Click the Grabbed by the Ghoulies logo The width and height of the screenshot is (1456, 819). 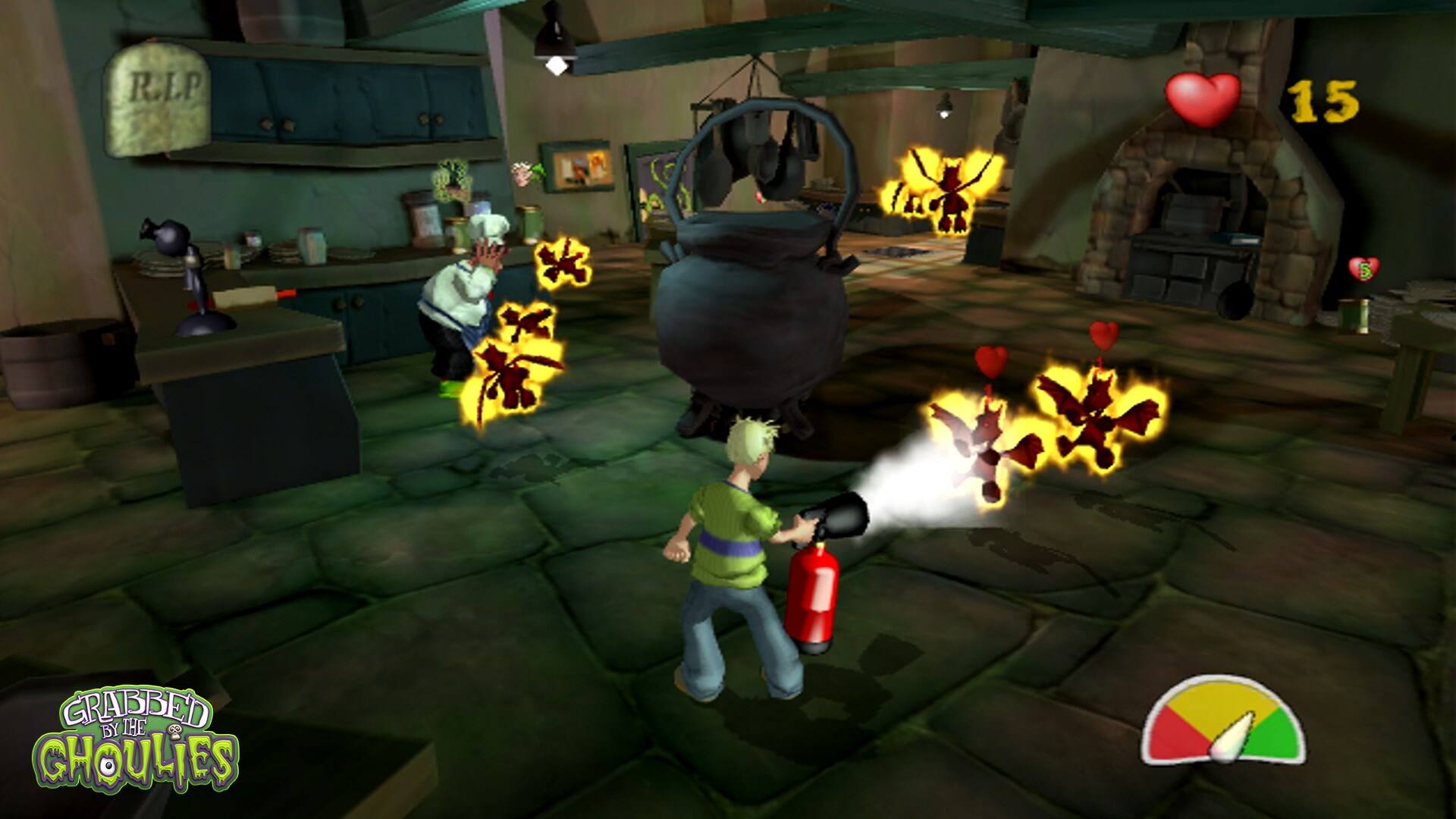[136, 746]
